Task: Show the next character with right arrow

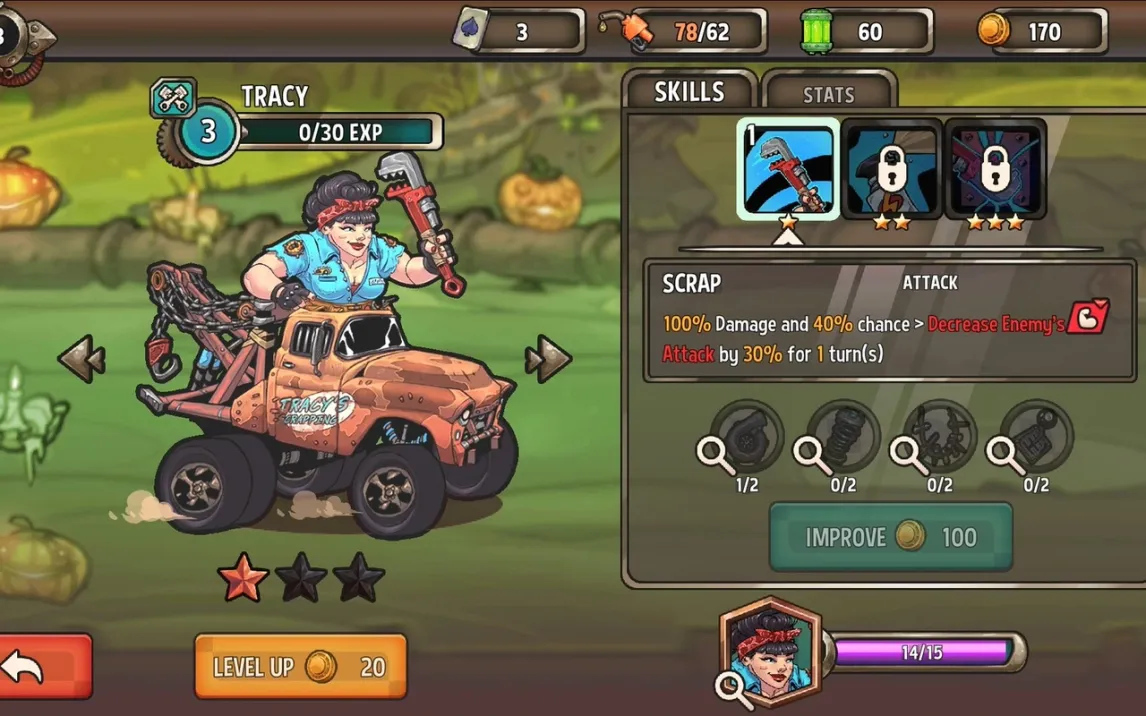Action: [x=548, y=358]
